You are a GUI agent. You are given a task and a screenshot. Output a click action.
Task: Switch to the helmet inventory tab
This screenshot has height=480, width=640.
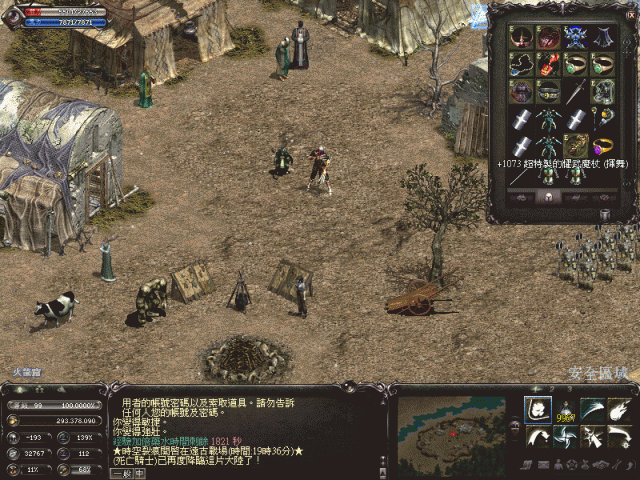pyautogui.click(x=546, y=198)
